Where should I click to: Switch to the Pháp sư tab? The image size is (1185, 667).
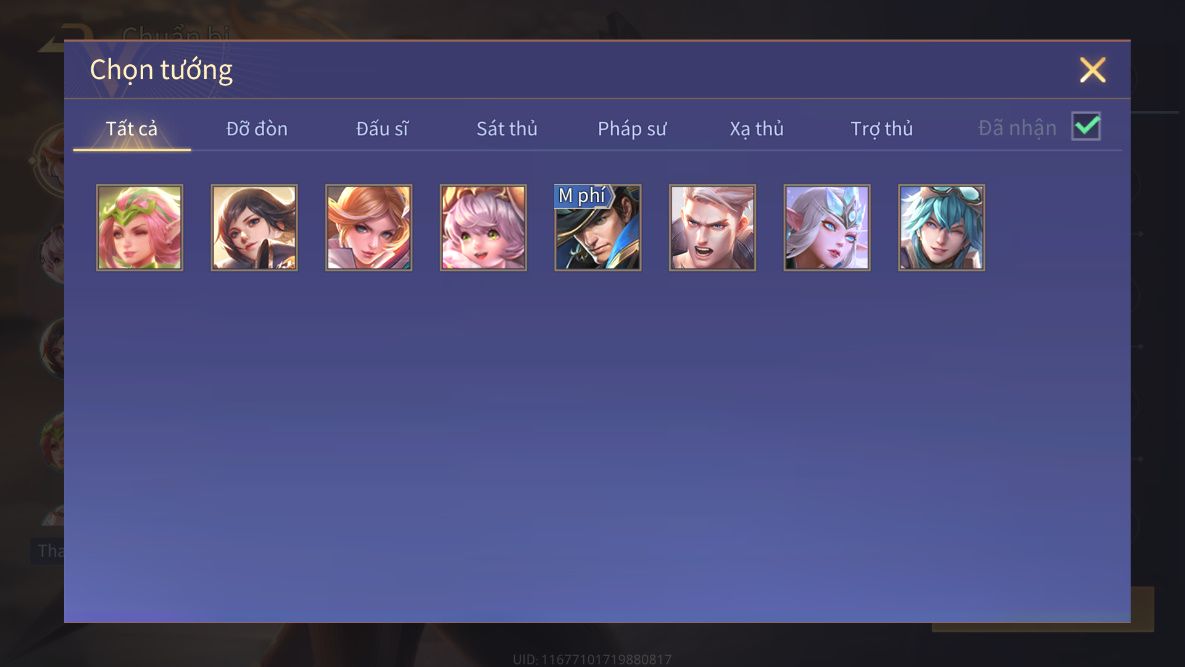pos(632,129)
